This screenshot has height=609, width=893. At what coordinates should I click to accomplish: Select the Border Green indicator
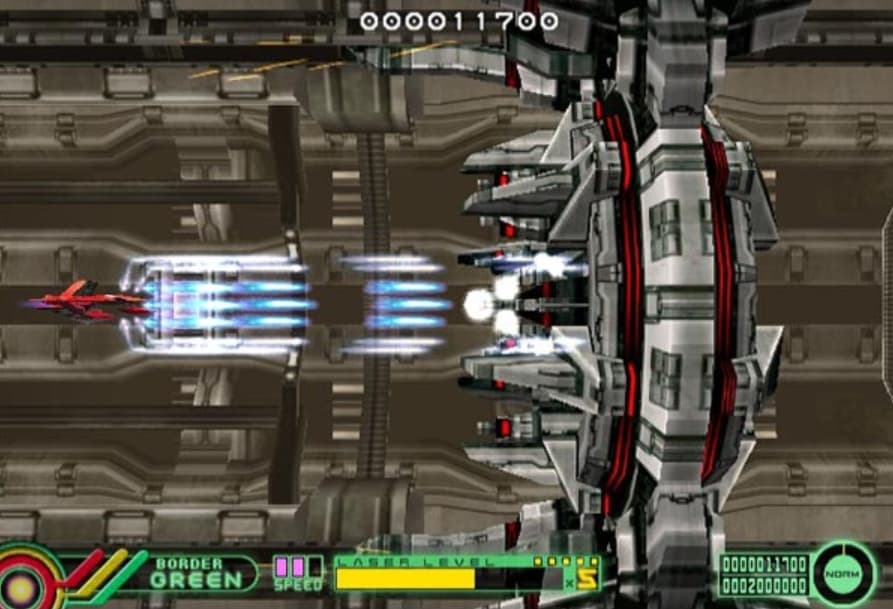197,573
